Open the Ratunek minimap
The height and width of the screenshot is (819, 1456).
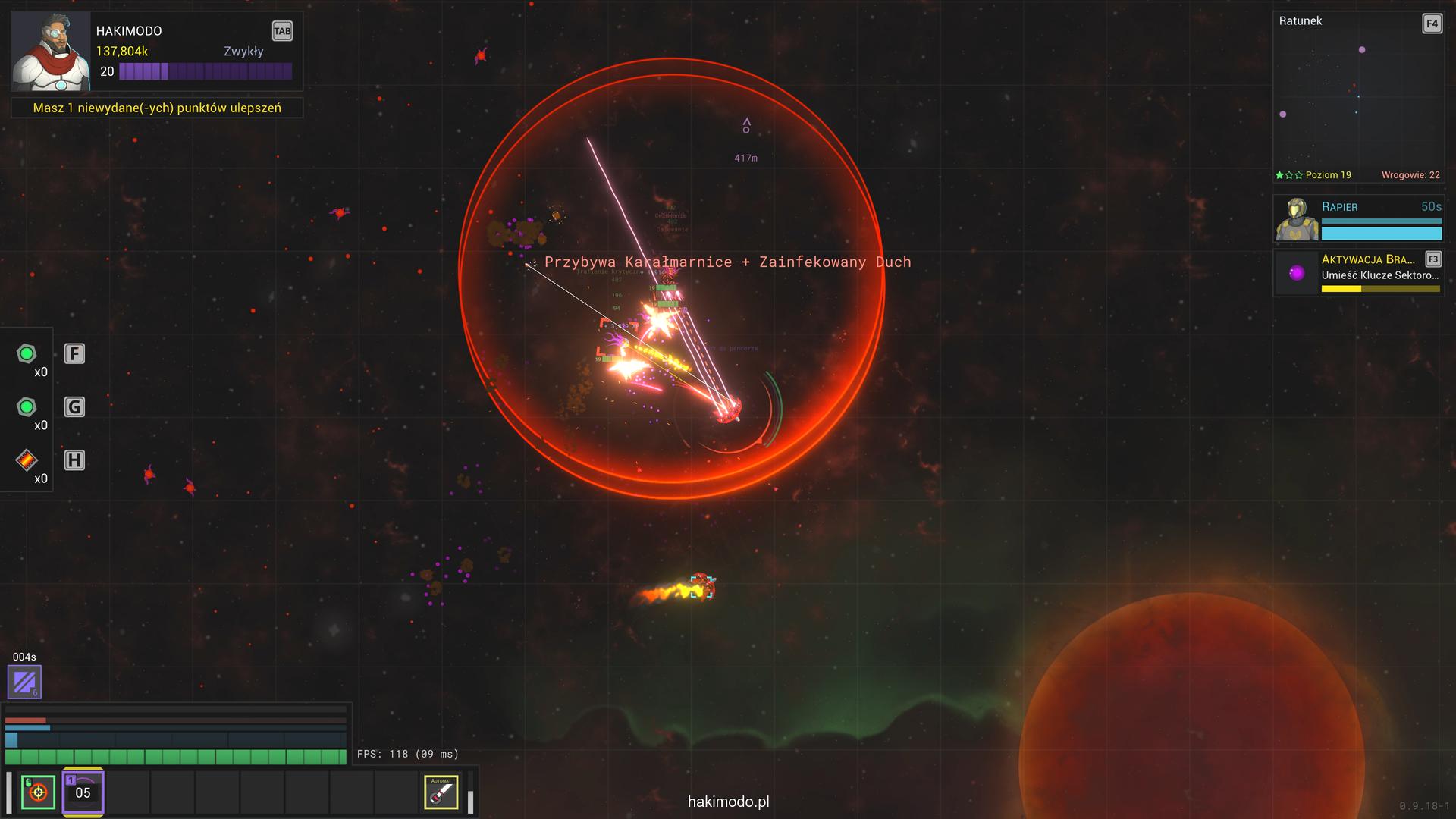(1357, 99)
